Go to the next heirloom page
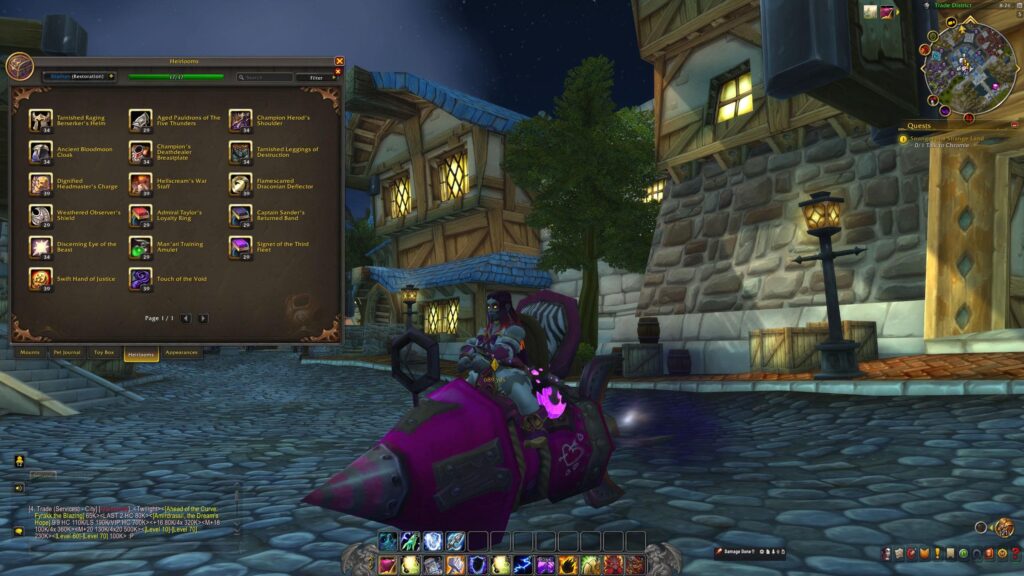This screenshot has height=576, width=1024. click(x=203, y=318)
